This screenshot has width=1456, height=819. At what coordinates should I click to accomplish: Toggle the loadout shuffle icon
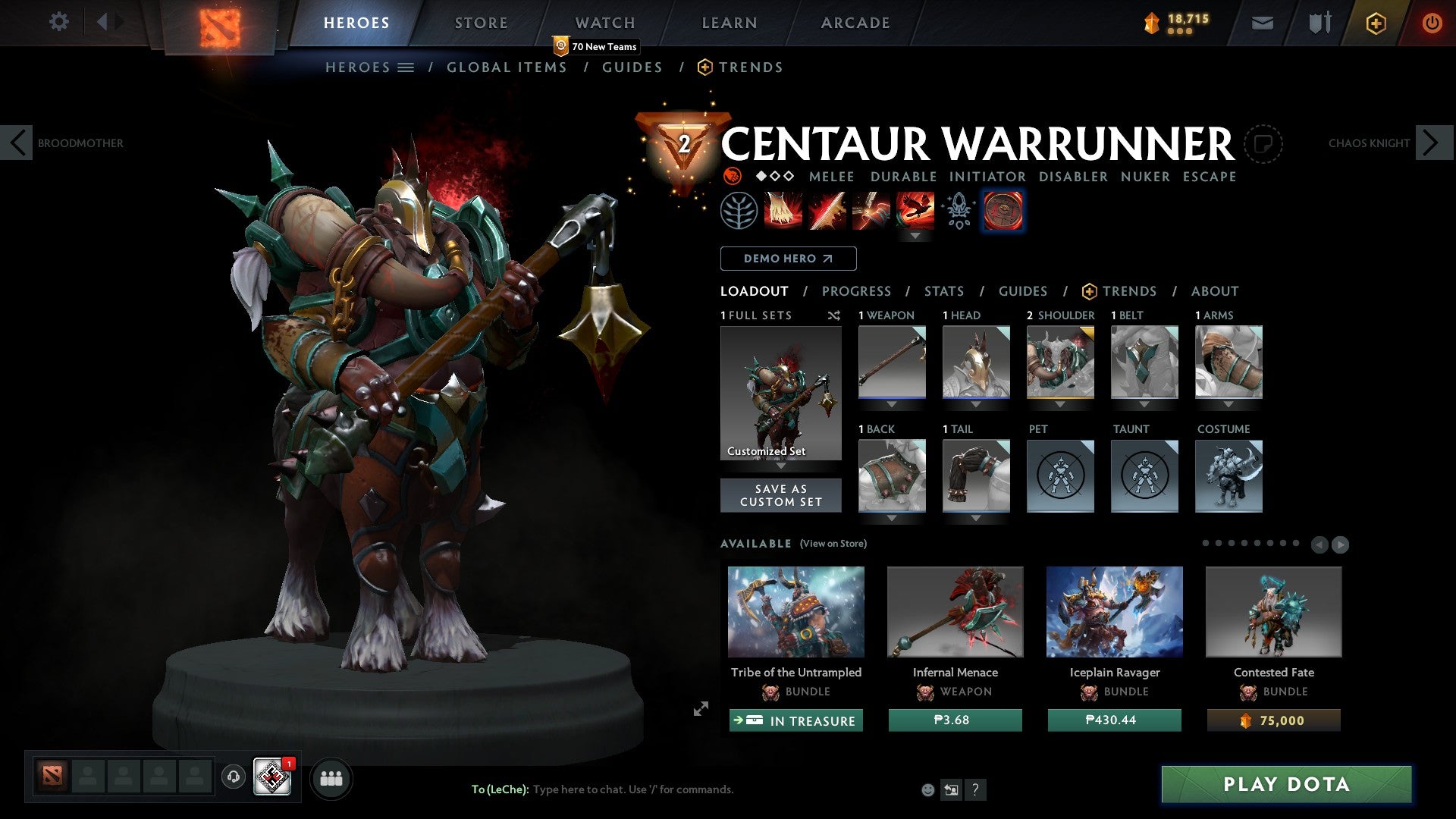click(834, 315)
